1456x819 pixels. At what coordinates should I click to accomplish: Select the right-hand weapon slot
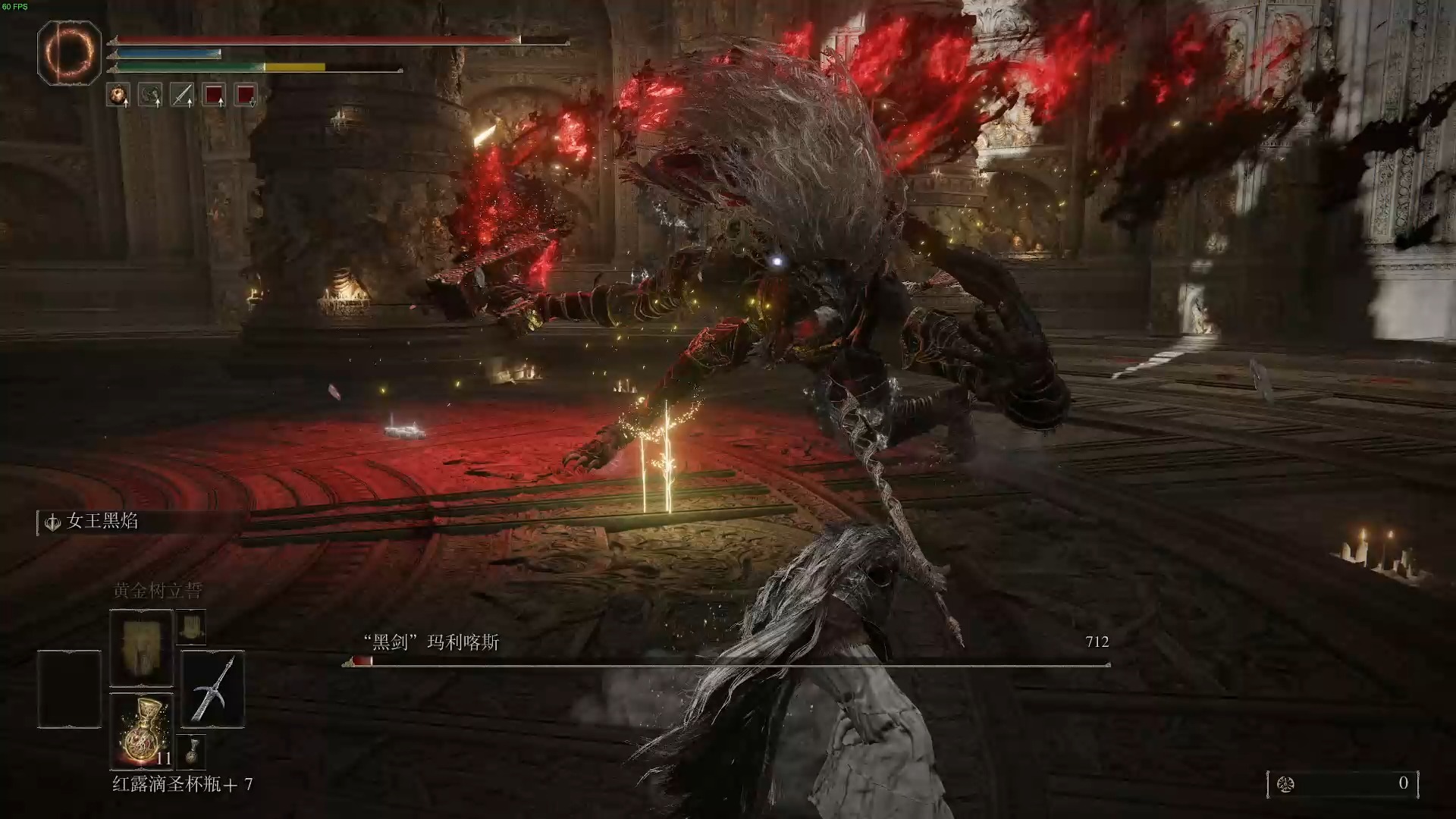tap(212, 689)
